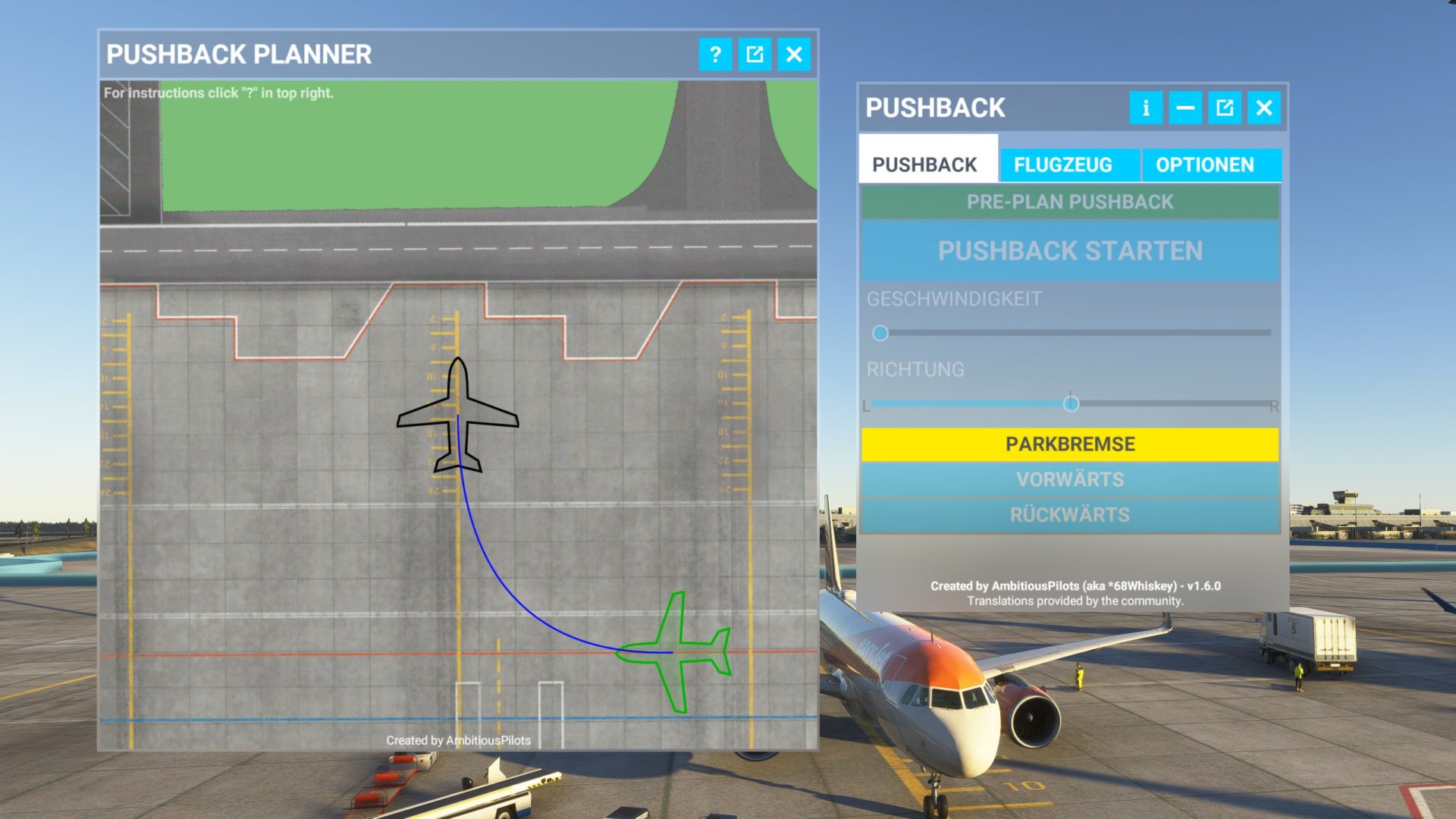Image resolution: width=1456 pixels, height=819 pixels.
Task: Activate PRE-PLAN PUSHBACK
Action: pyautogui.click(x=1071, y=201)
